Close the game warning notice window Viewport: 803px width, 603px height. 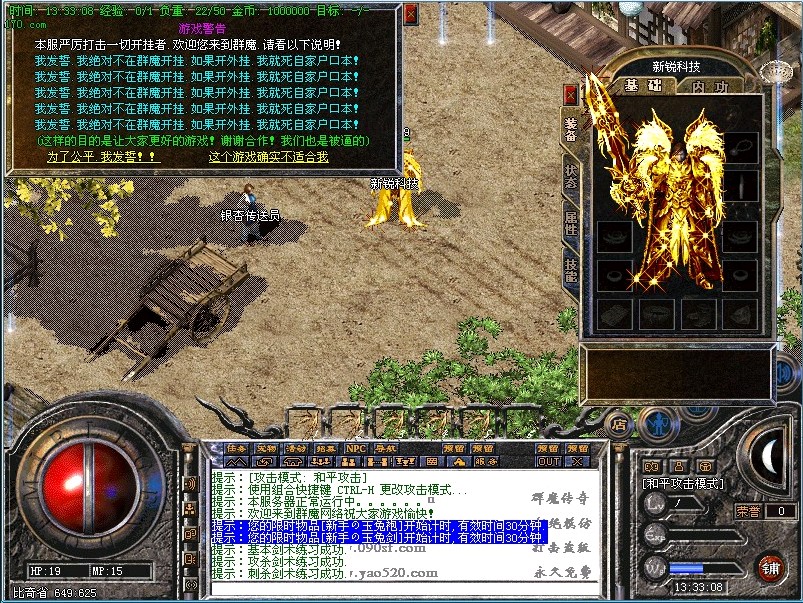pos(410,13)
